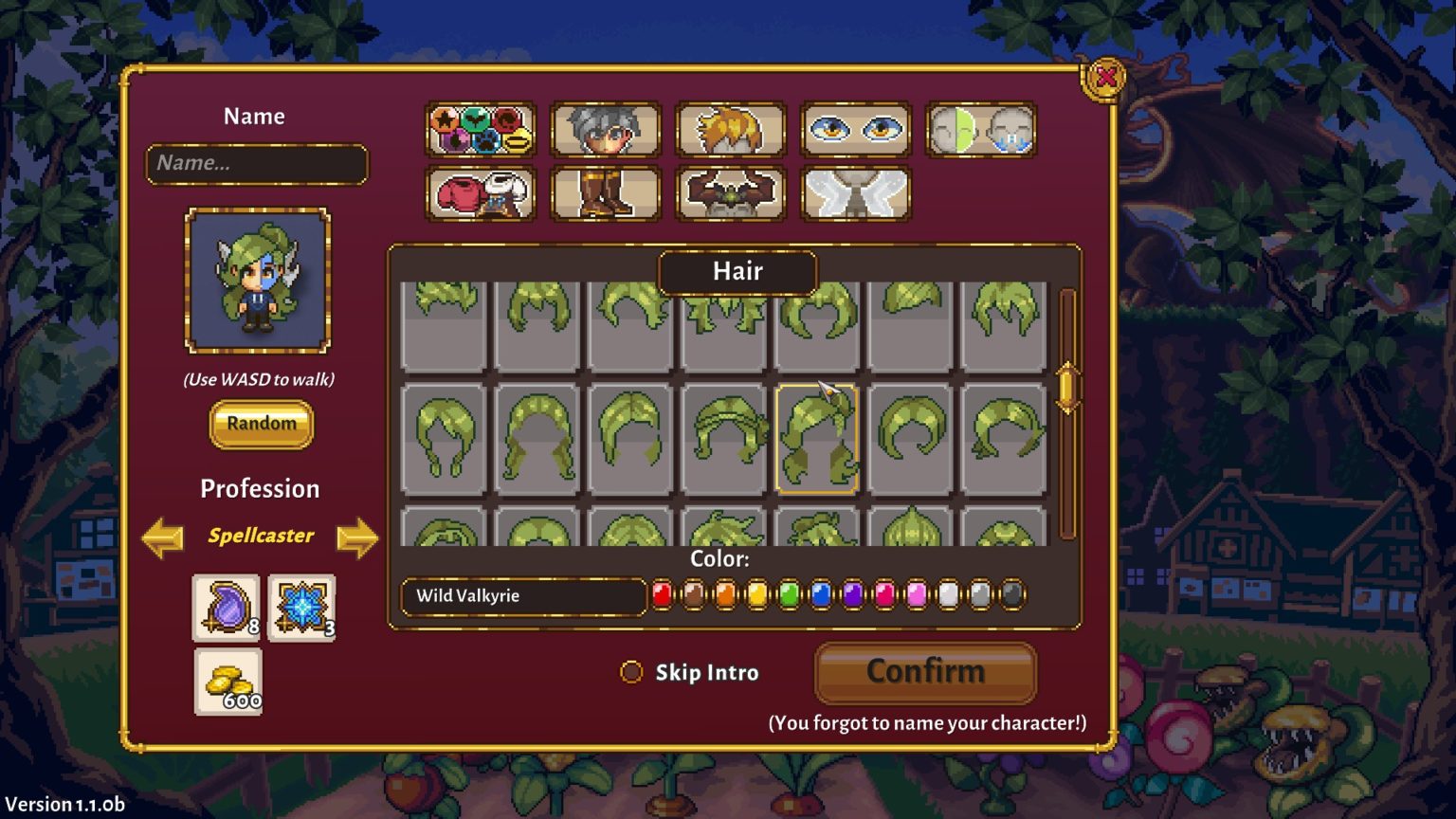
Task: Open the face customization tab
Action: pos(605,129)
